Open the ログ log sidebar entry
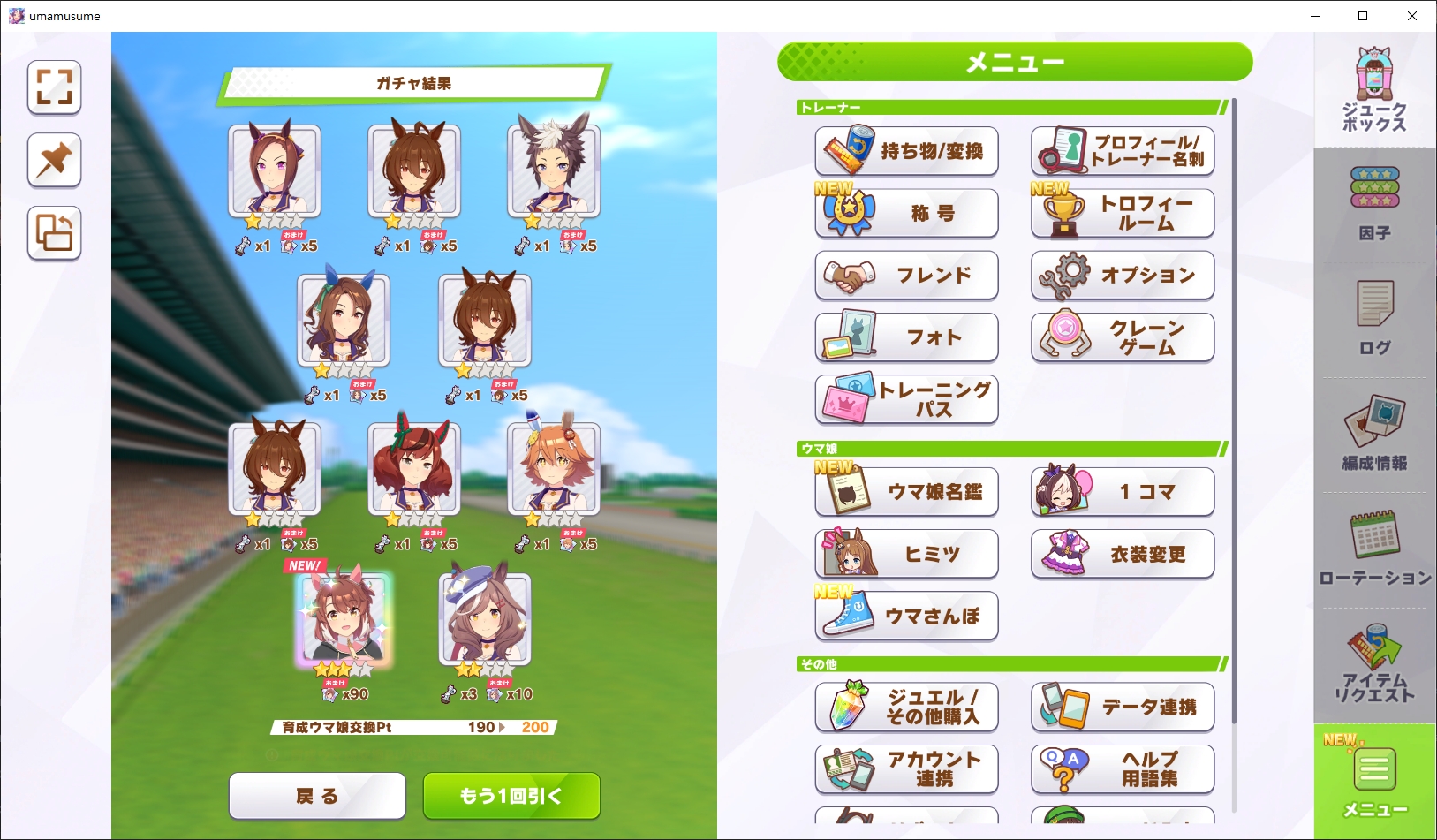This screenshot has width=1437, height=840. 1374,318
